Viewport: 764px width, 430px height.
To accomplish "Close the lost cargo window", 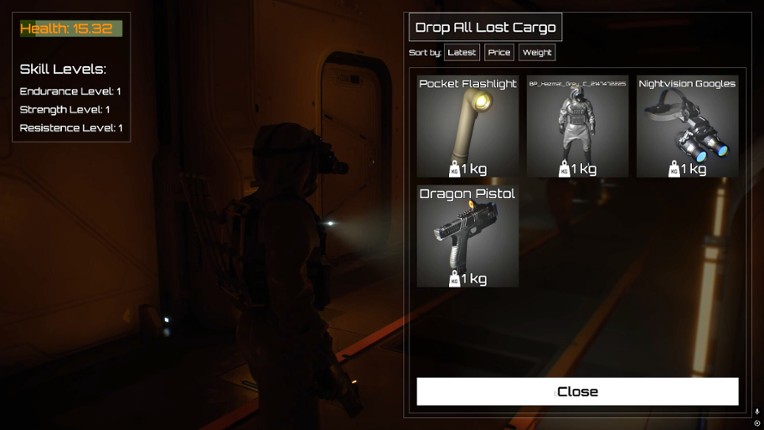I will tap(577, 391).
